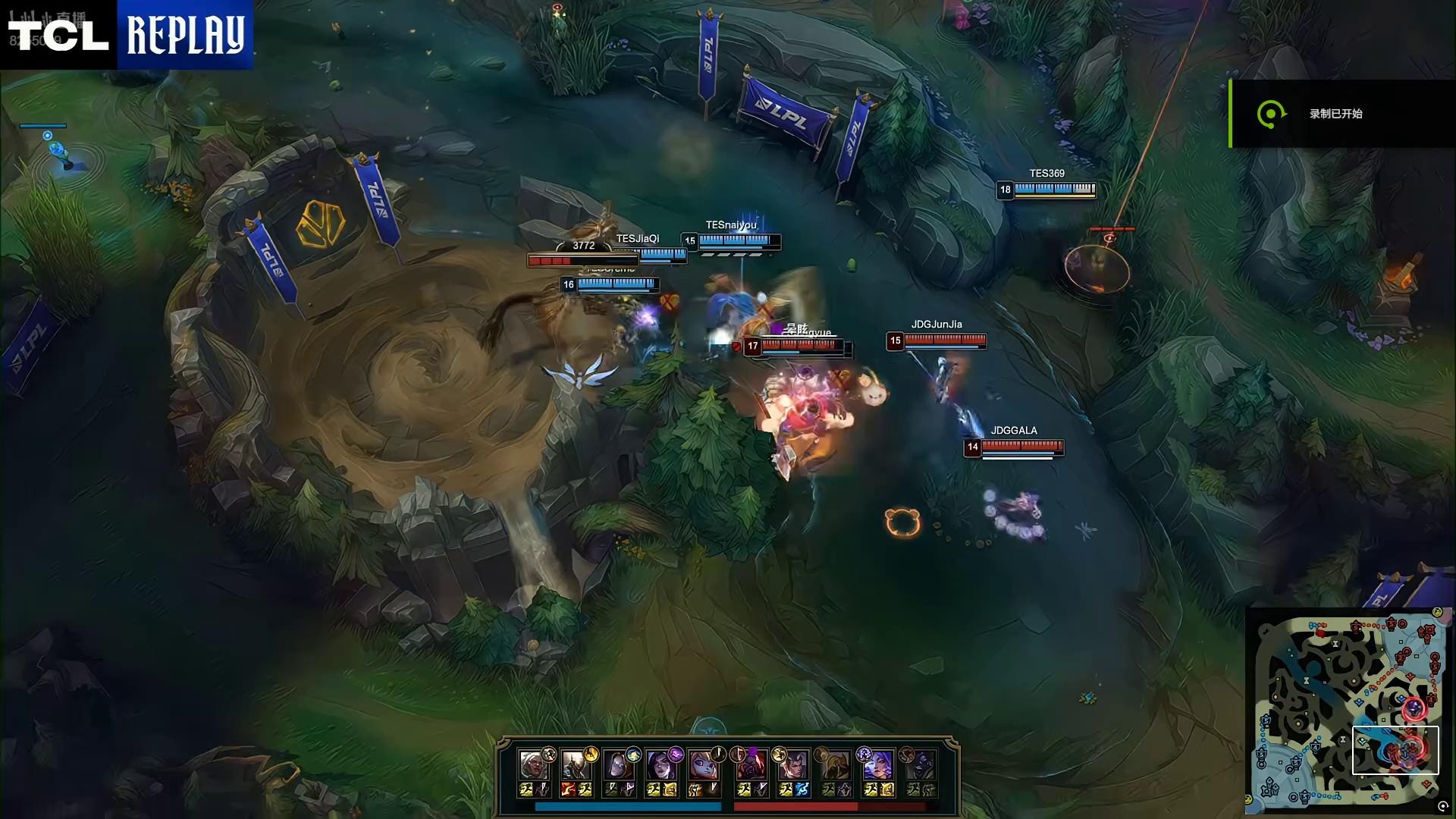Click the red-orange Ignite summoner spell icon
The width and height of the screenshot is (1456, 819).
pyautogui.click(x=568, y=790)
